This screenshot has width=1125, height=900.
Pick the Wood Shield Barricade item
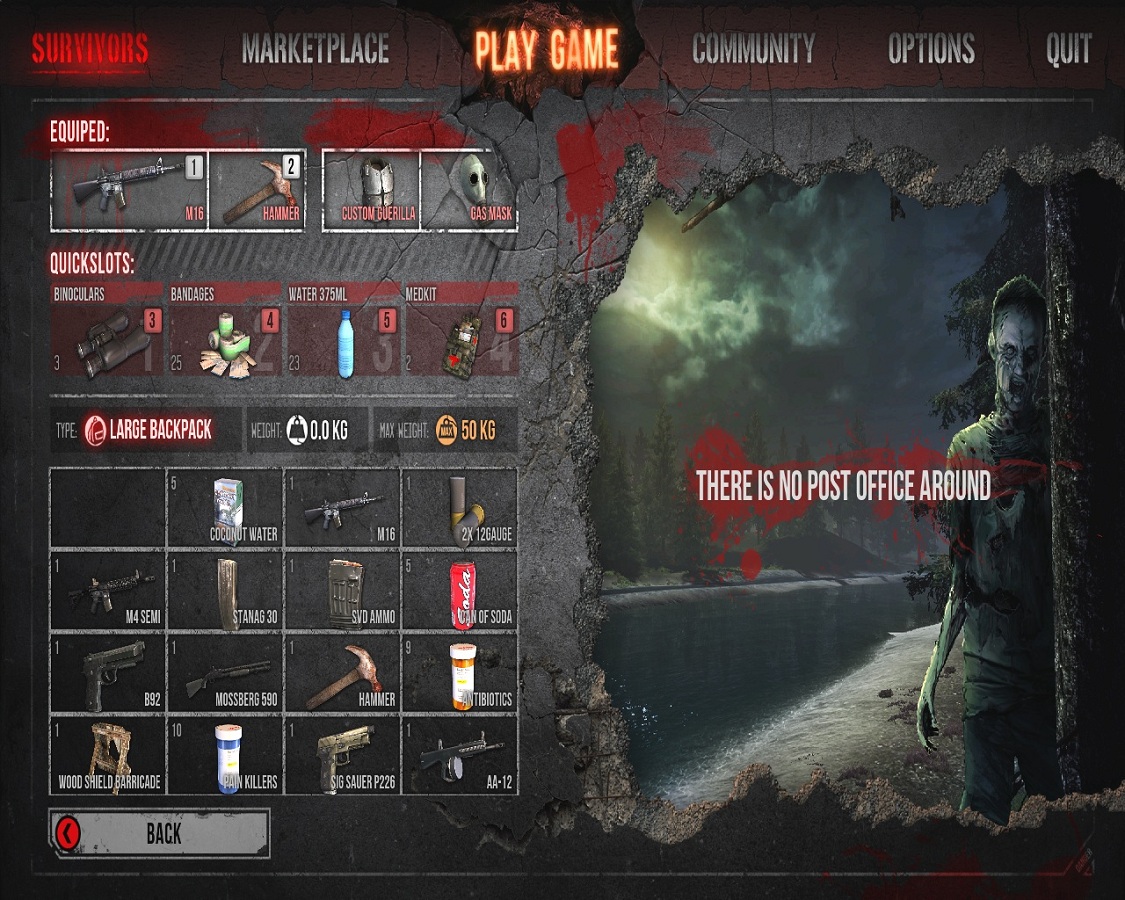tap(107, 754)
